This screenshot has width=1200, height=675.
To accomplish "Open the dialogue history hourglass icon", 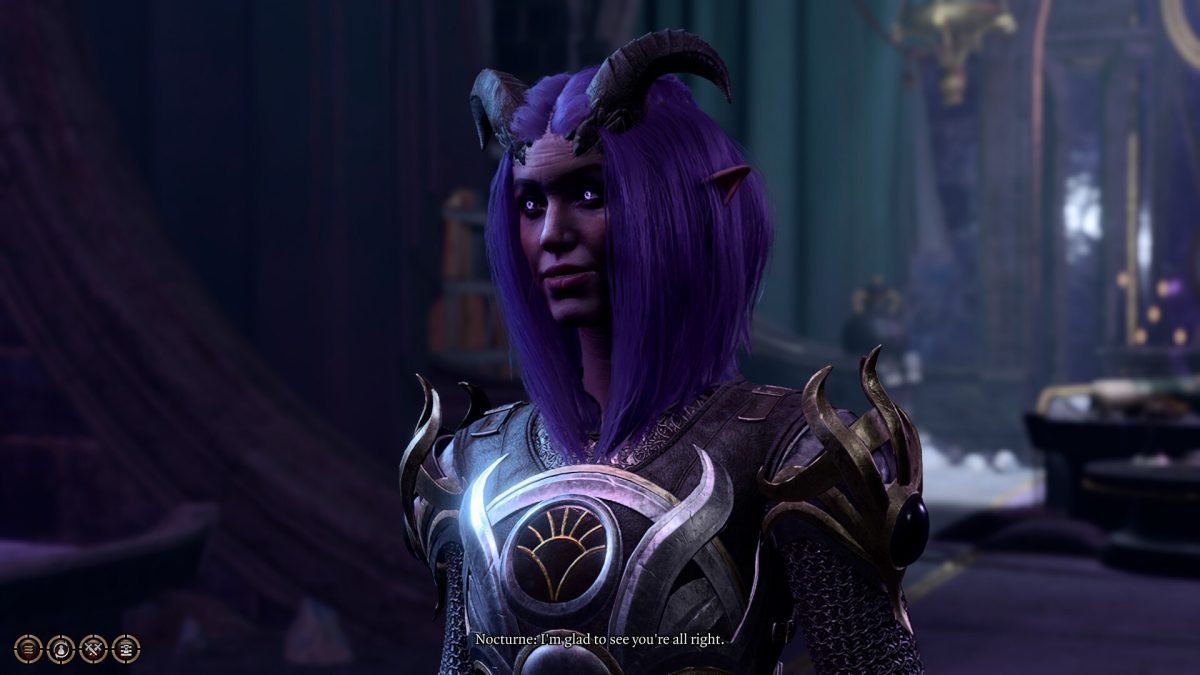I will click(126, 649).
